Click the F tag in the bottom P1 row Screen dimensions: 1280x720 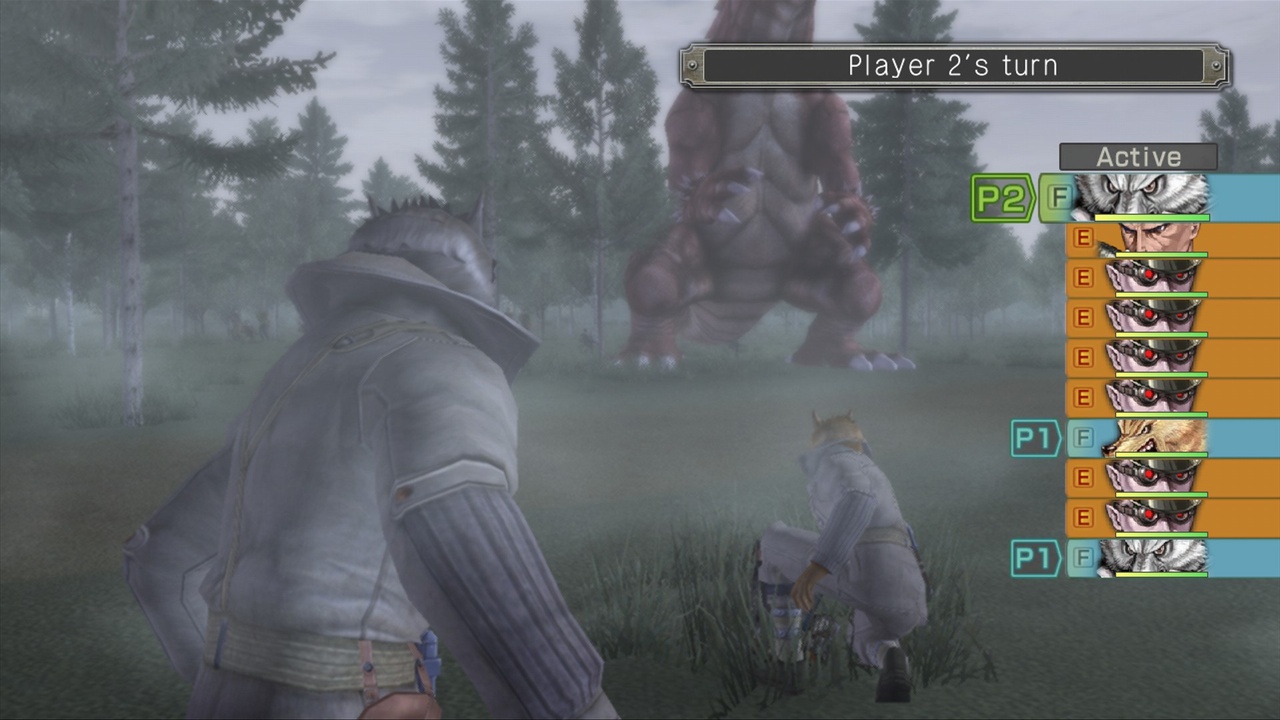(x=1083, y=558)
